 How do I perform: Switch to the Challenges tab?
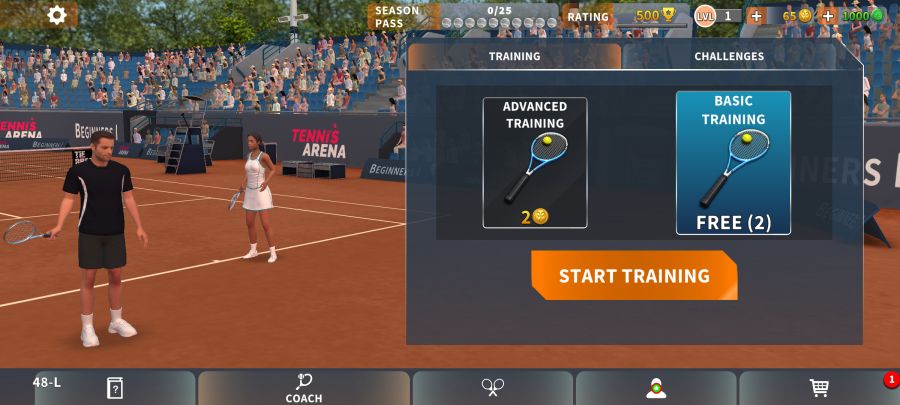tap(729, 57)
